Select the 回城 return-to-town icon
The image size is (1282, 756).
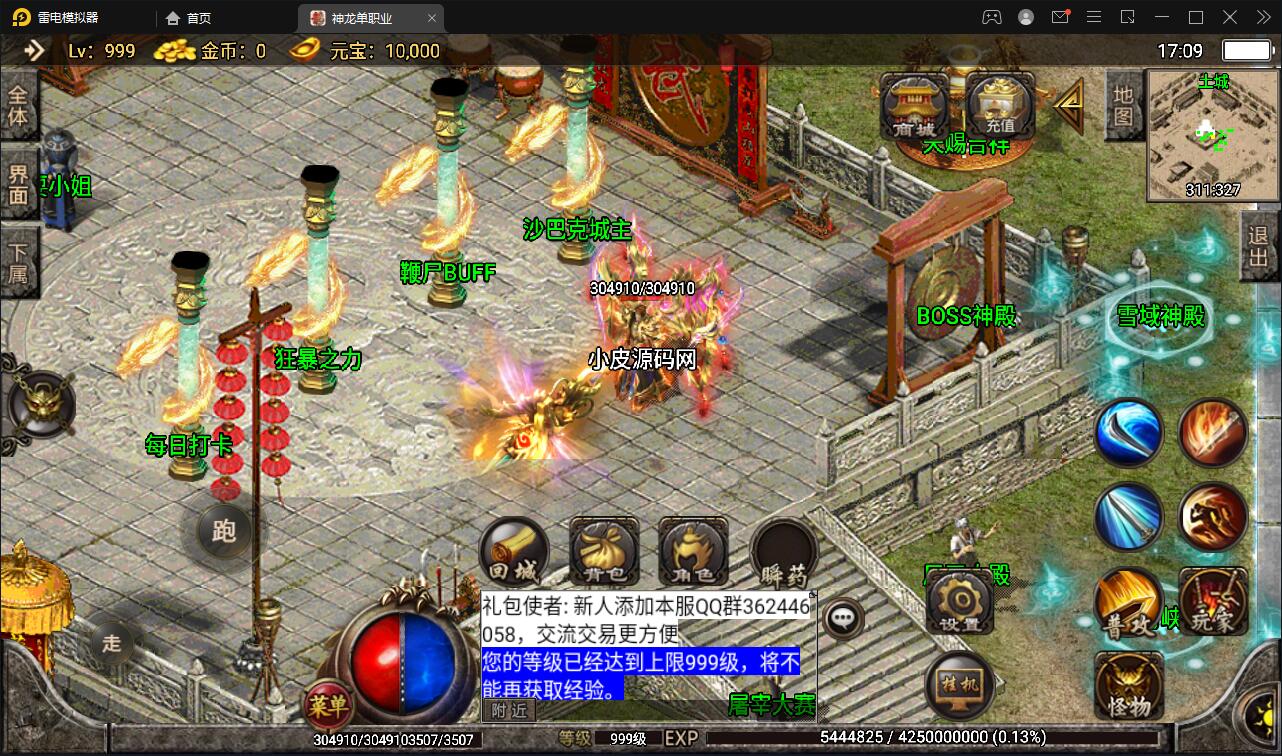pos(516,550)
